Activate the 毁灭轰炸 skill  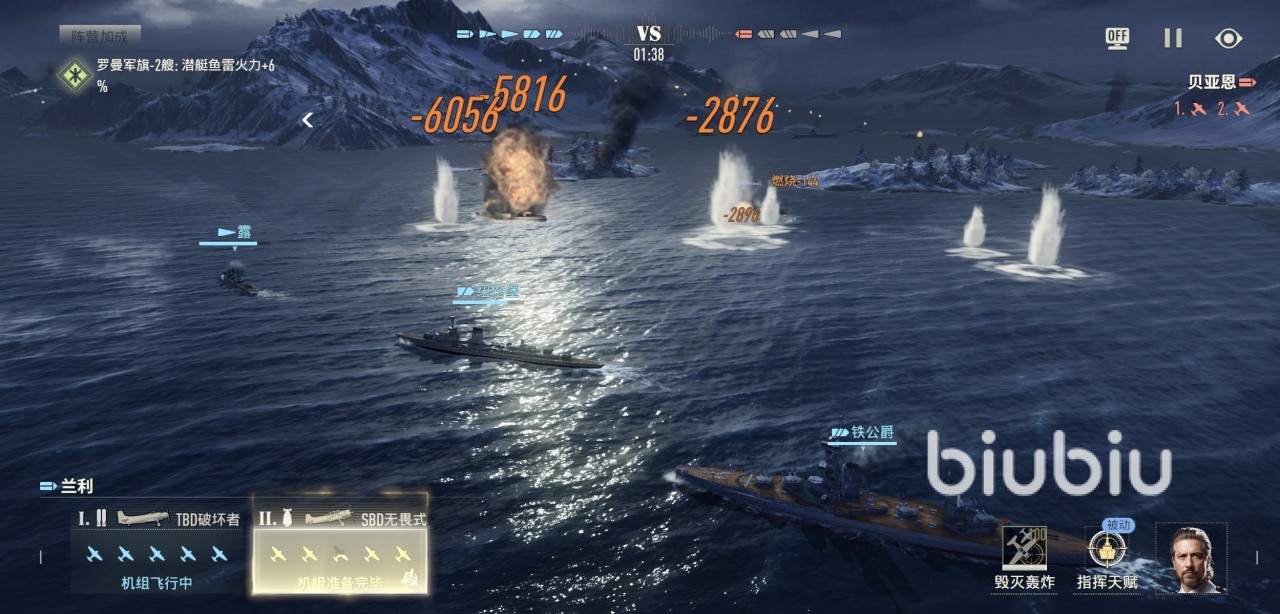[x=1024, y=555]
